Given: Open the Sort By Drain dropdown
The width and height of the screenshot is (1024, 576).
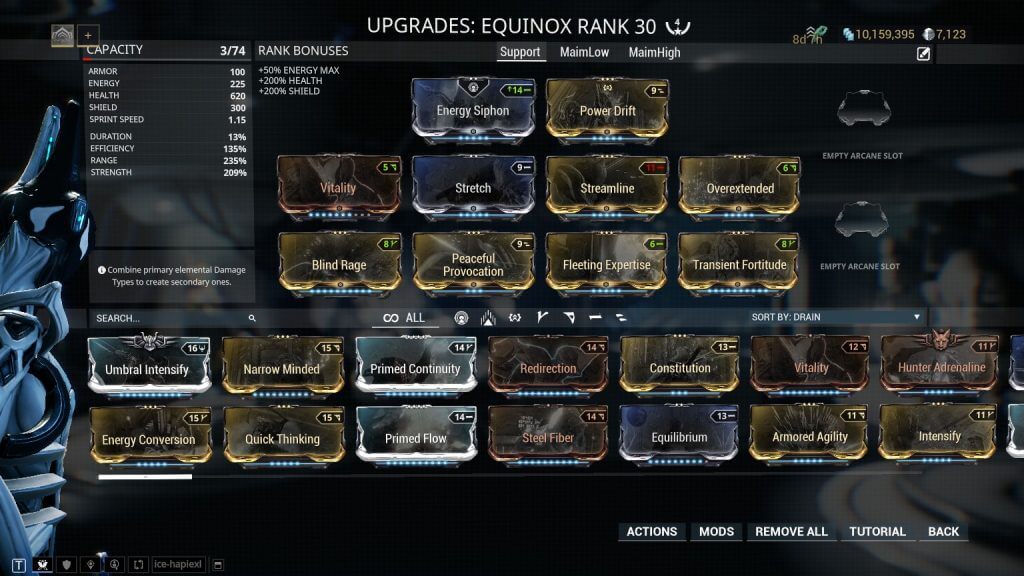Looking at the screenshot, I should click(836, 317).
